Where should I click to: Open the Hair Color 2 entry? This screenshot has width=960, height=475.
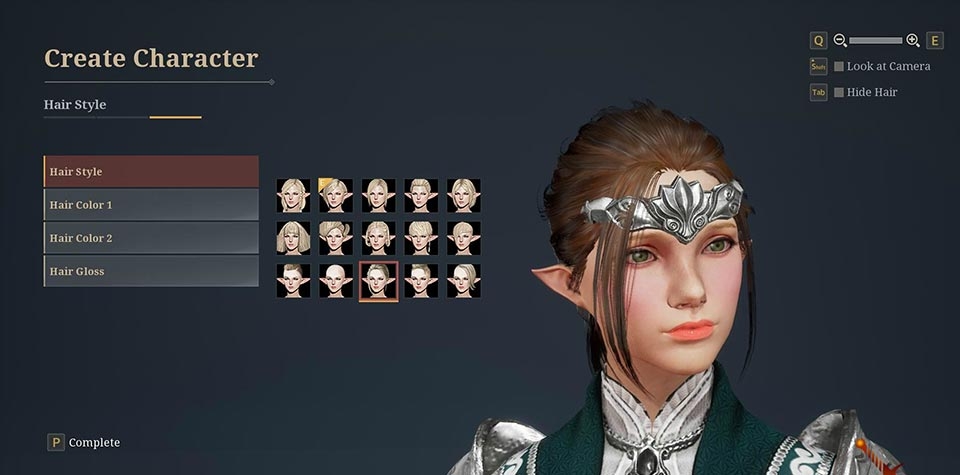pos(151,238)
